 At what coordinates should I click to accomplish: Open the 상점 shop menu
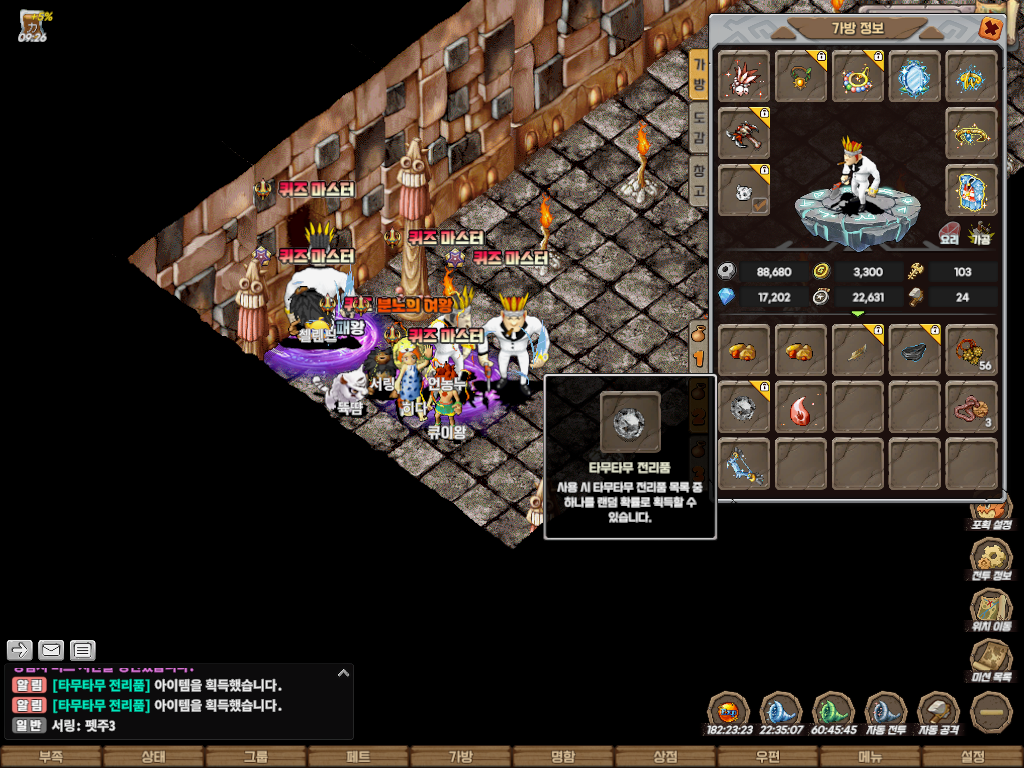(x=665, y=757)
